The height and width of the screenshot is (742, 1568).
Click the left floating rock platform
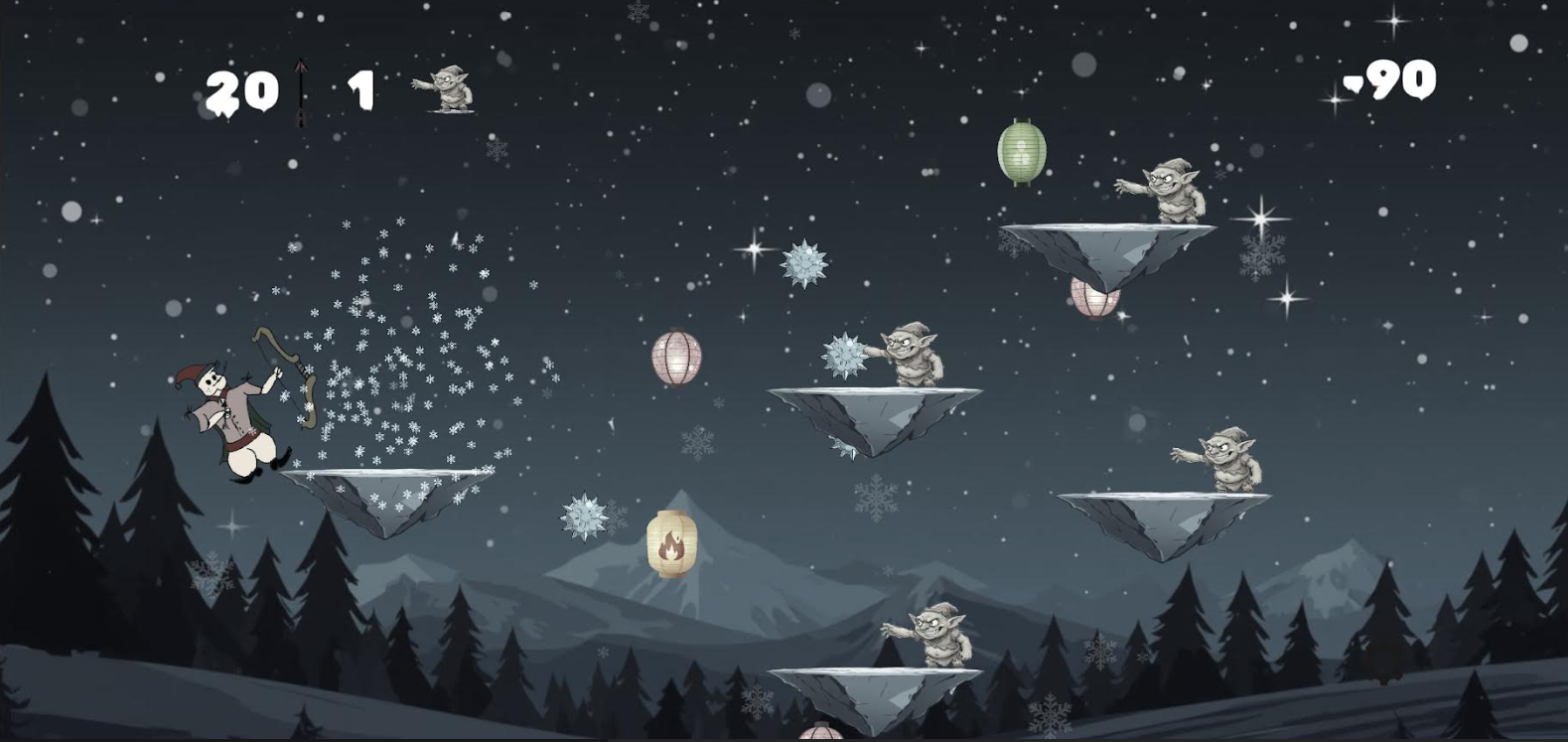pos(387,492)
